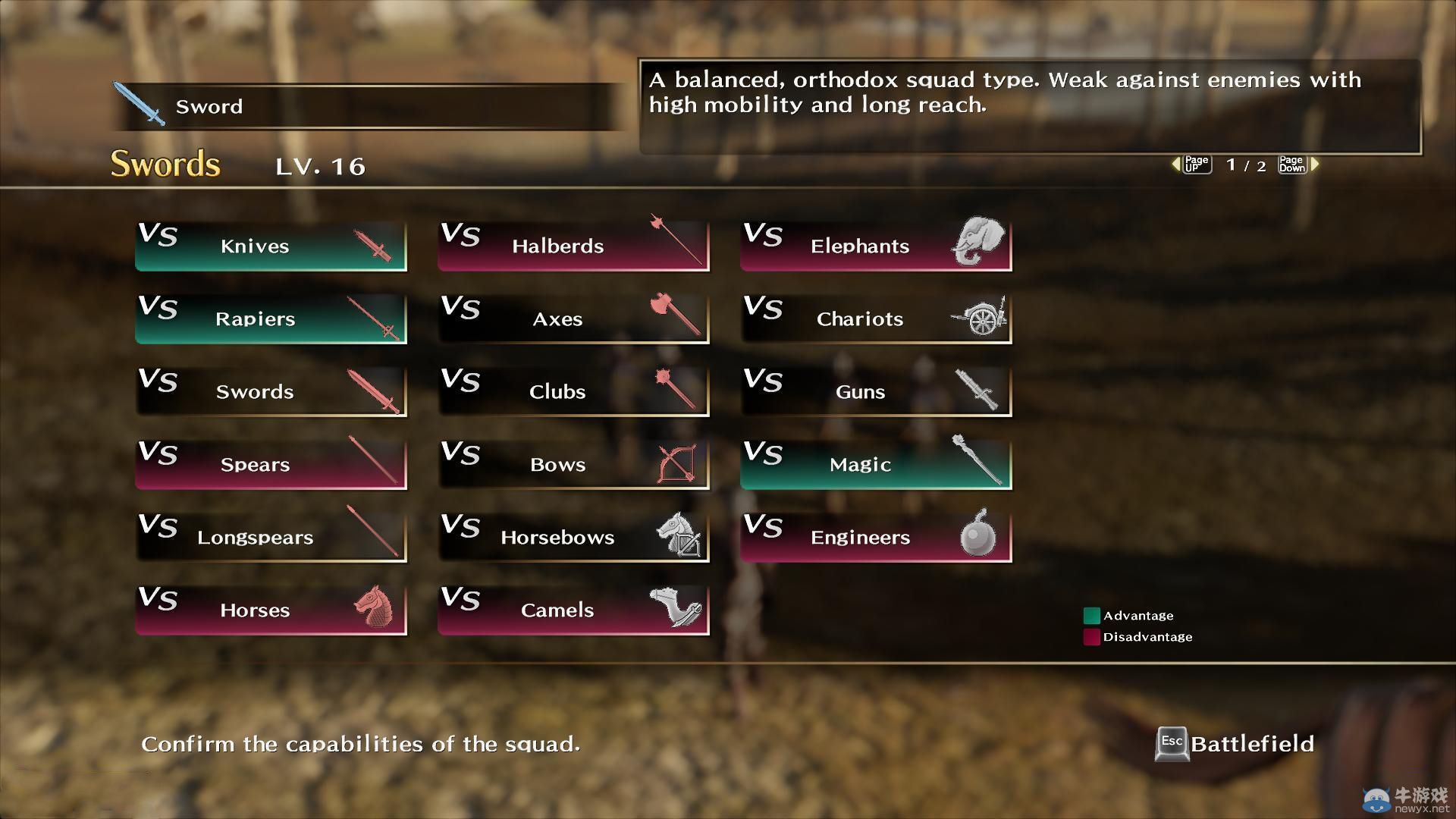Screen dimensions: 1456x819
Task: Click the VS Clubs matchup
Action: pyautogui.click(x=573, y=391)
